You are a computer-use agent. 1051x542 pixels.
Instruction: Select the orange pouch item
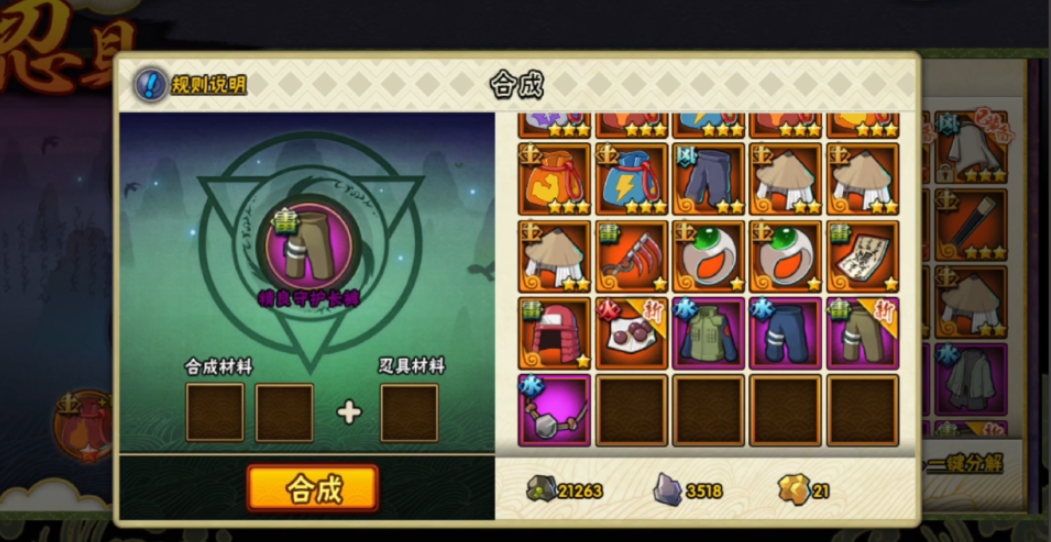pos(554,178)
